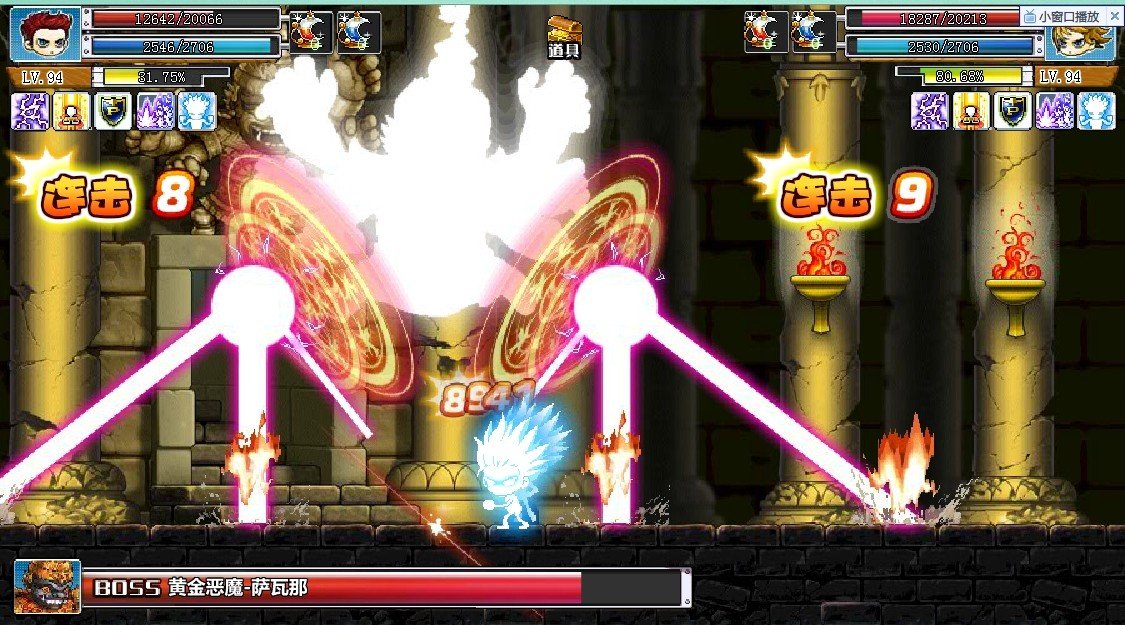Select blond player's golden meditating figure icon
Screen dimensions: 1125x625
click(x=971, y=110)
